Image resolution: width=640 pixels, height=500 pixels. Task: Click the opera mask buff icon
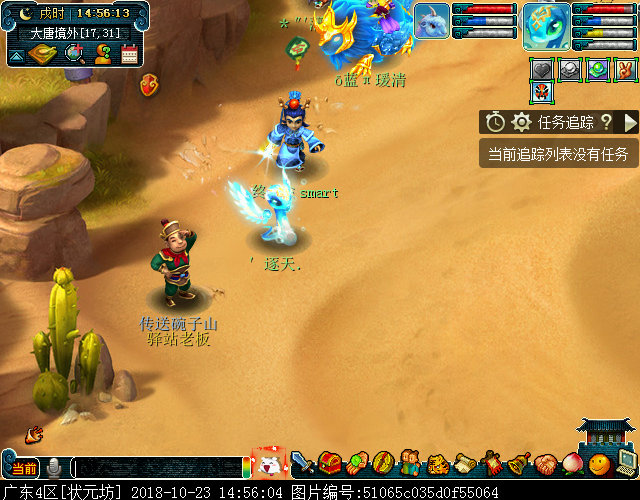coord(542,94)
